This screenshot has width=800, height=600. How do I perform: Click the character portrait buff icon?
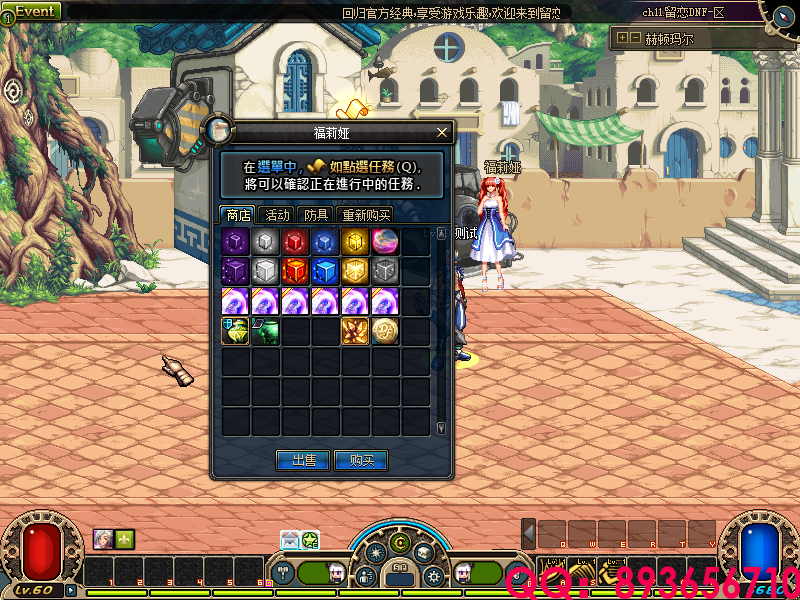tap(103, 539)
